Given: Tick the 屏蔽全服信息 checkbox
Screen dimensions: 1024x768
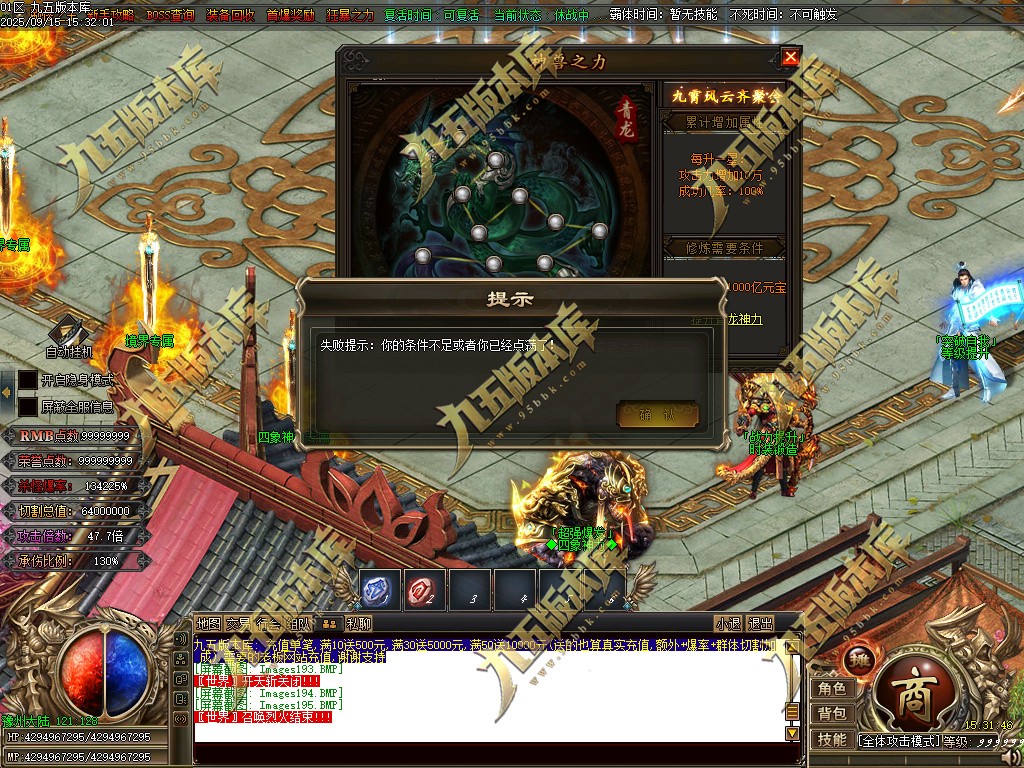Looking at the screenshot, I should [x=27, y=407].
